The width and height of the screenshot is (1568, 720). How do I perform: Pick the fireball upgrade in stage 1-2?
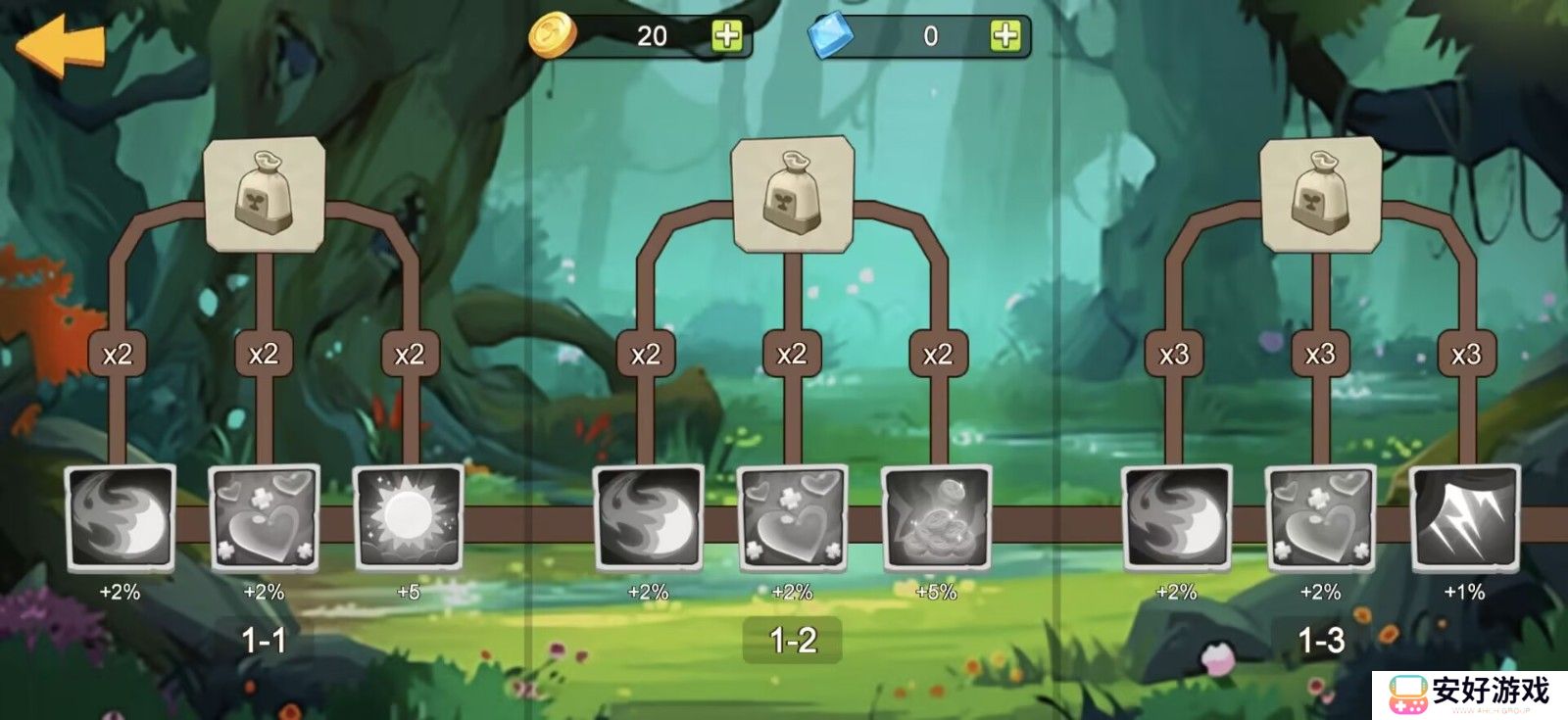[x=648, y=517]
